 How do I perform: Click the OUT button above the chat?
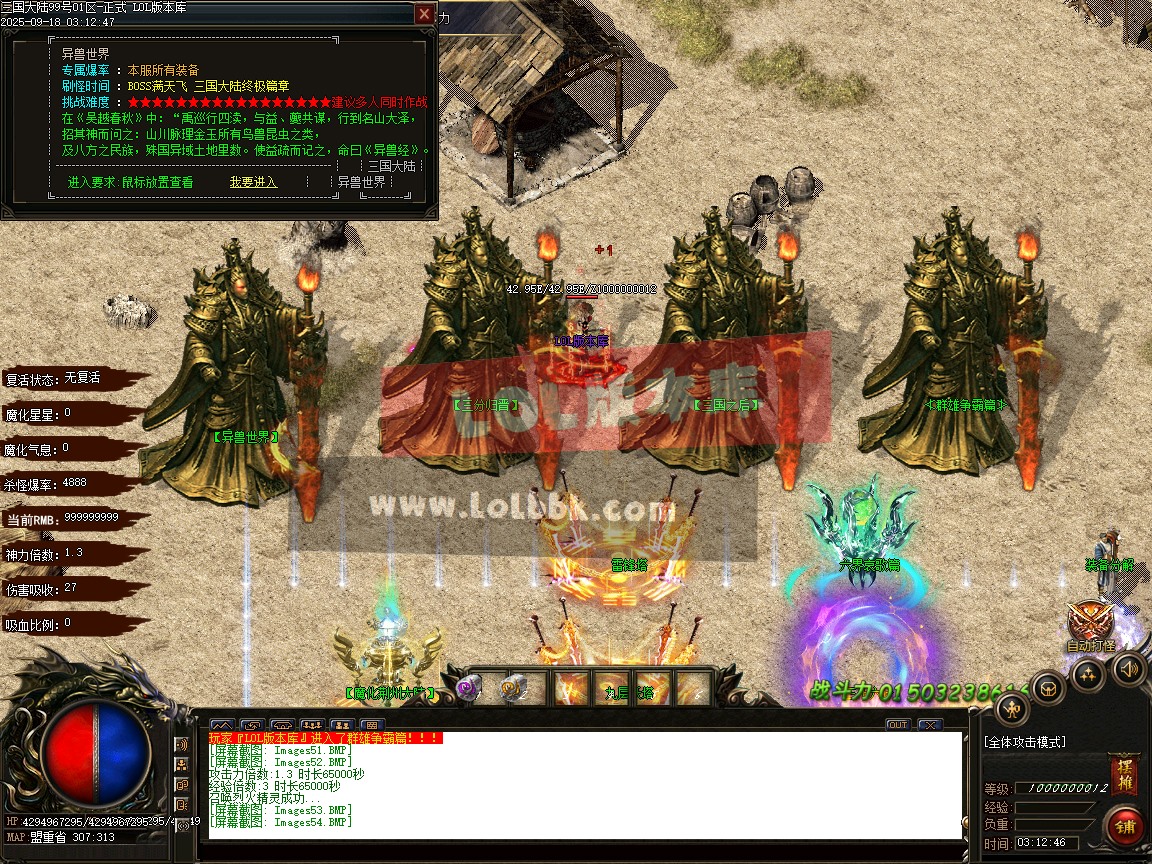click(x=897, y=725)
